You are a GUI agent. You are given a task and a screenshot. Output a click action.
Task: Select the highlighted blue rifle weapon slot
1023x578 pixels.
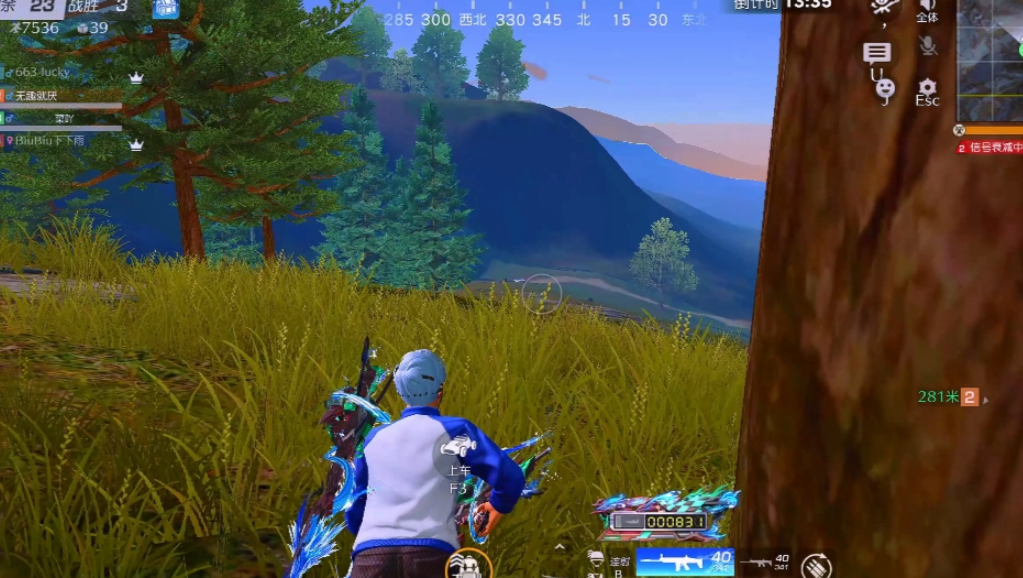tap(685, 562)
